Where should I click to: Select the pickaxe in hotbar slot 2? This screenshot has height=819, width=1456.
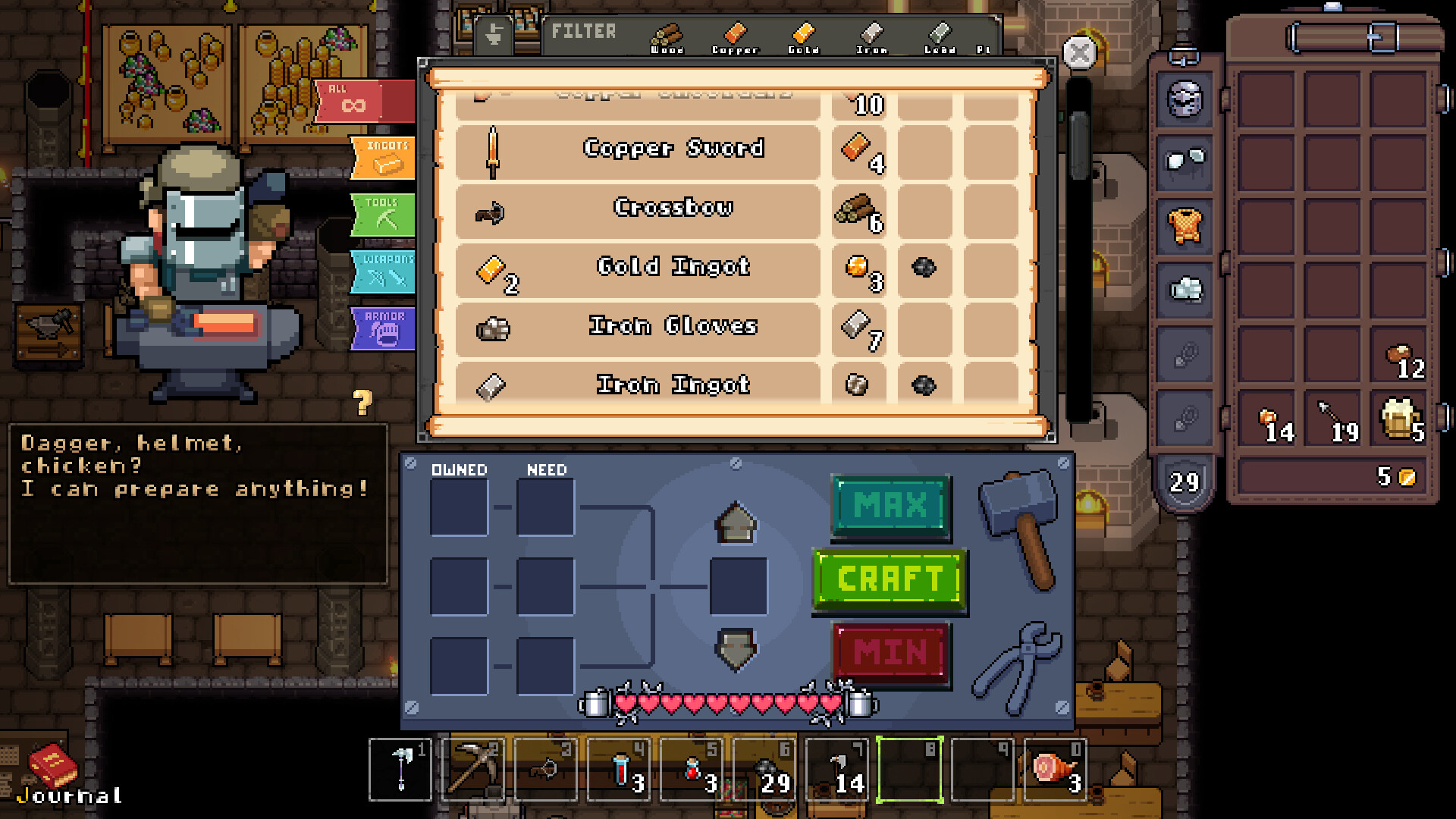[472, 770]
